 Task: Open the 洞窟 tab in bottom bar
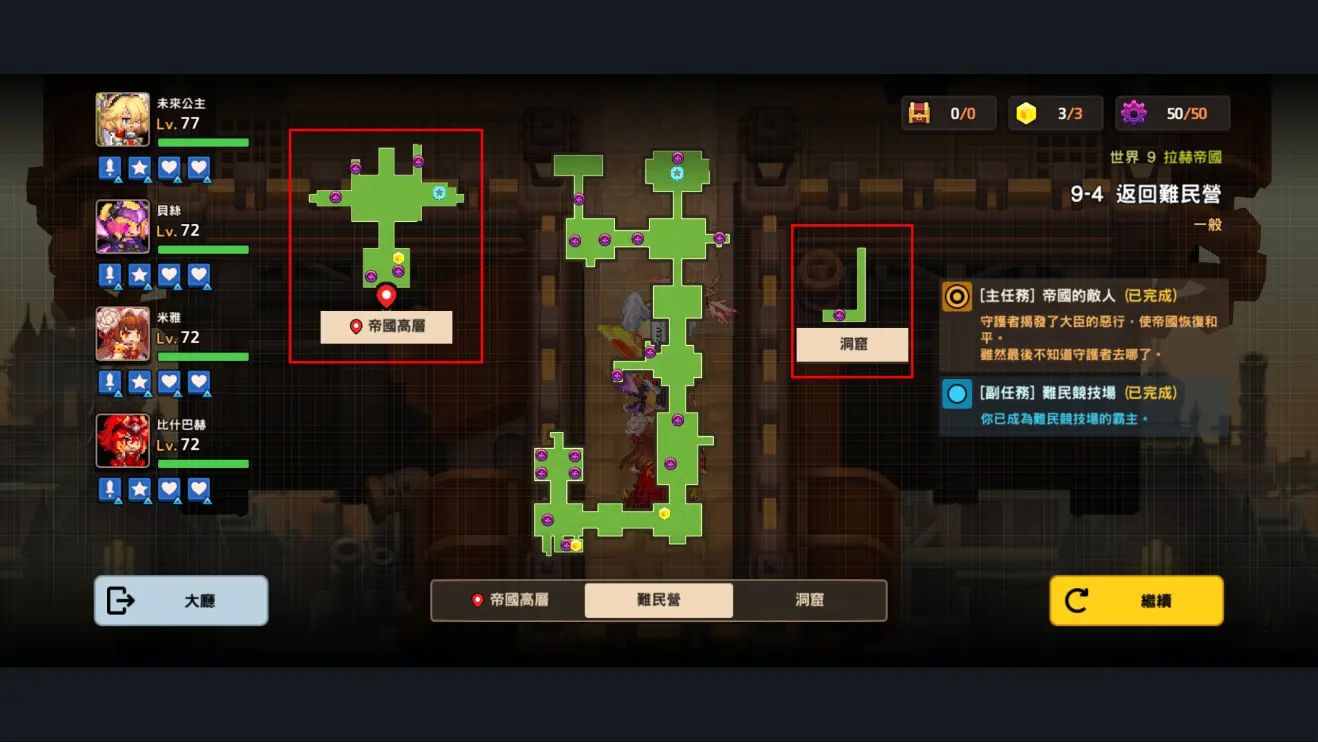tap(809, 601)
